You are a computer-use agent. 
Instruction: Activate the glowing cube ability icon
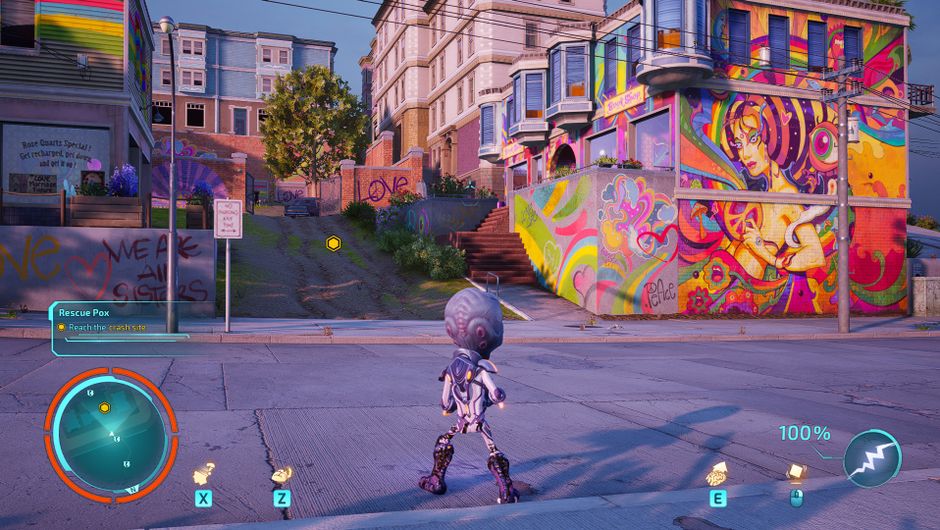pos(796,471)
